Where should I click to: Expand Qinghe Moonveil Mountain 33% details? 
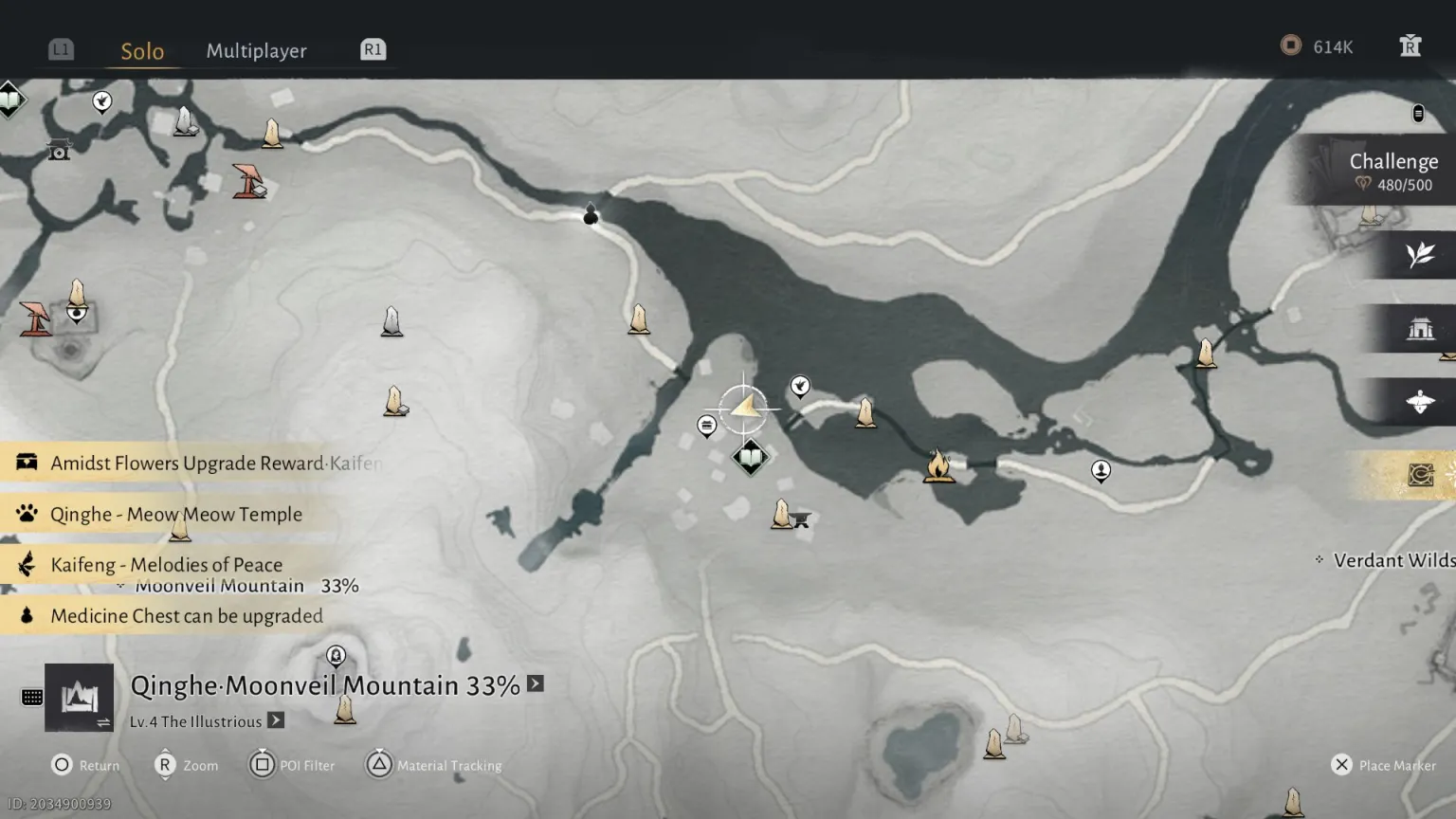pyautogui.click(x=536, y=683)
